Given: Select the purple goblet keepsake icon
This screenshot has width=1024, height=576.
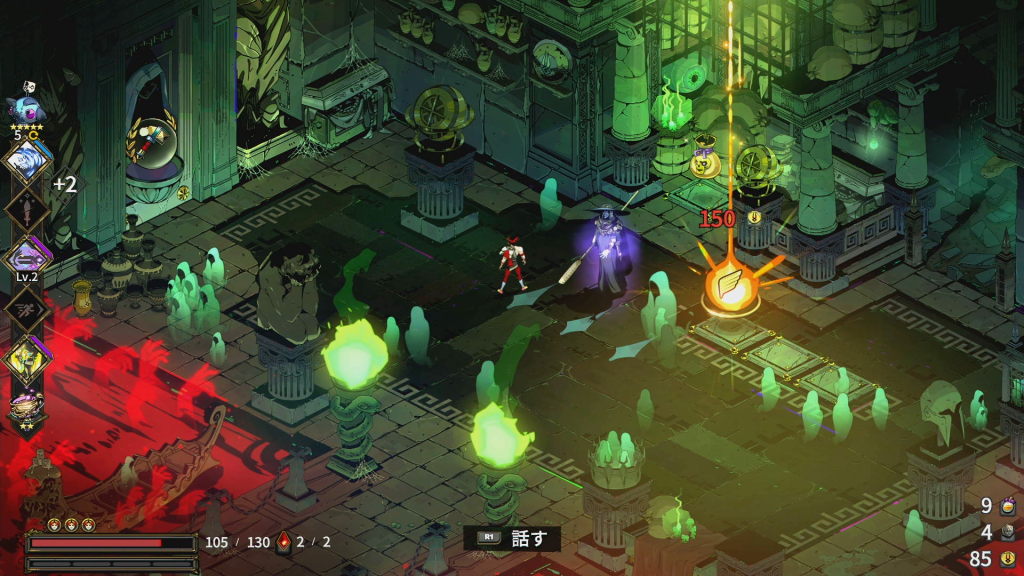Looking at the screenshot, I should [25, 407].
